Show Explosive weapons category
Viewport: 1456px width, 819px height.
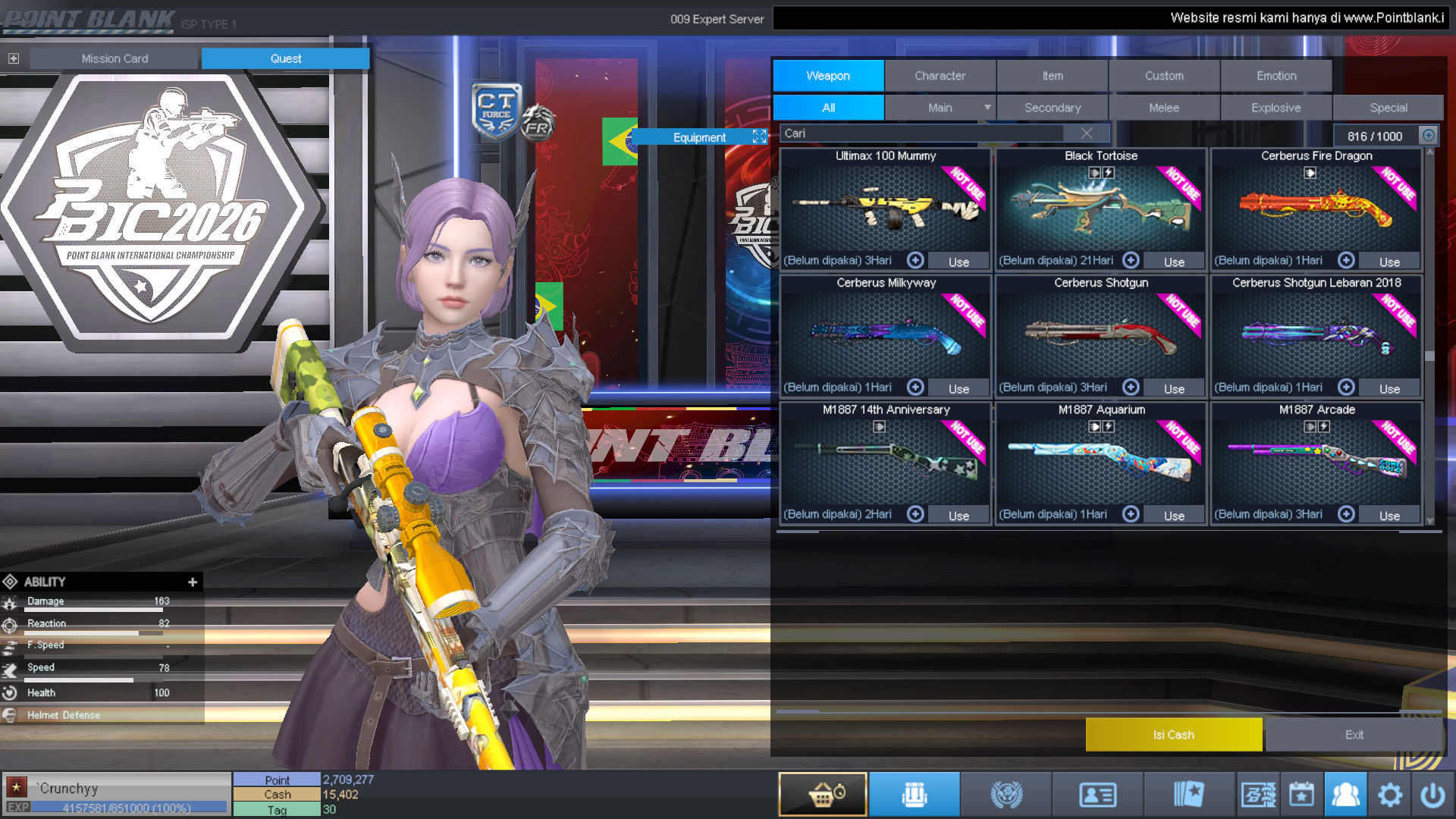tap(1276, 108)
